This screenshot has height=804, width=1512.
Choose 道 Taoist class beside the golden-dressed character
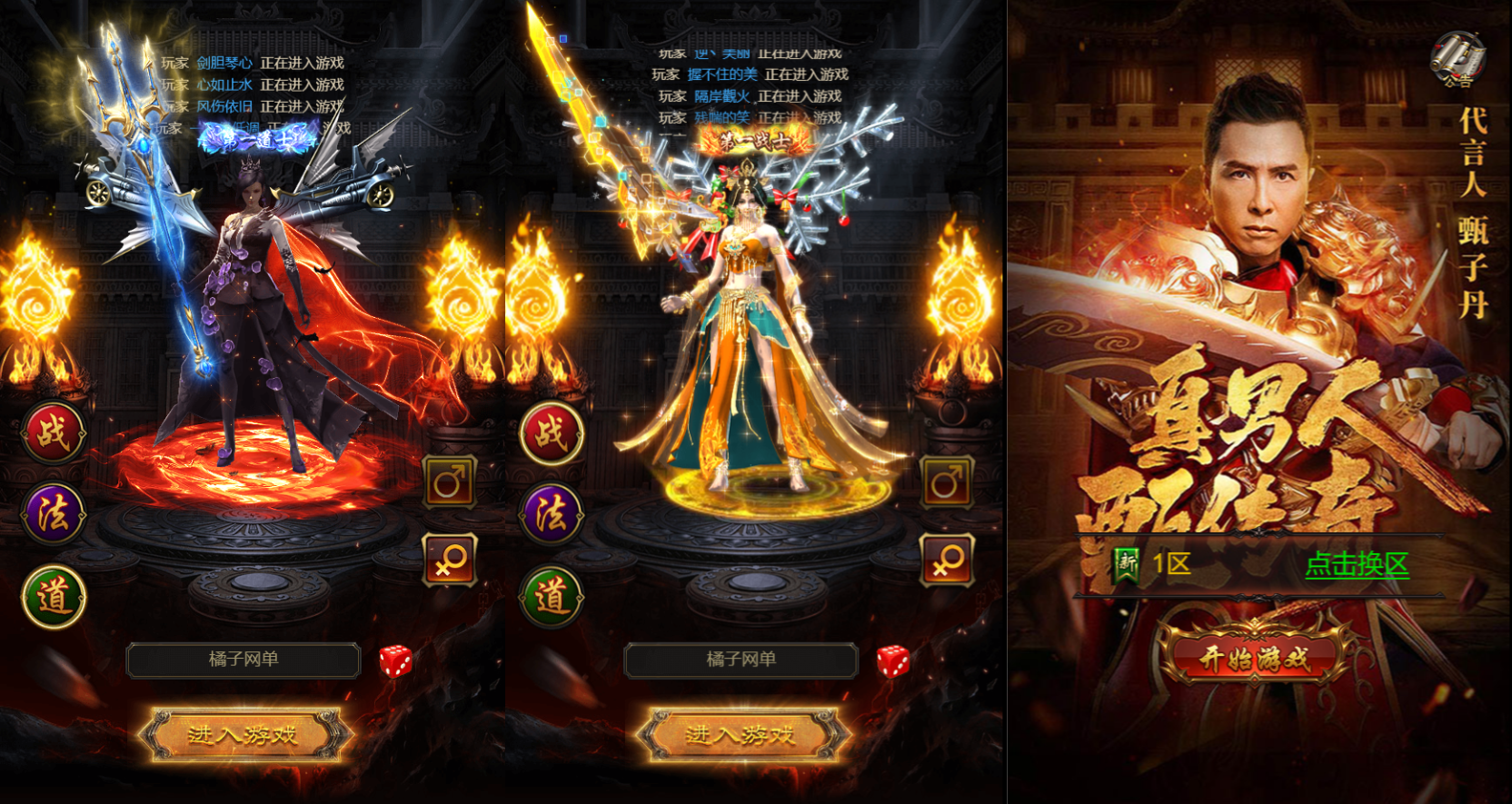coord(551,597)
